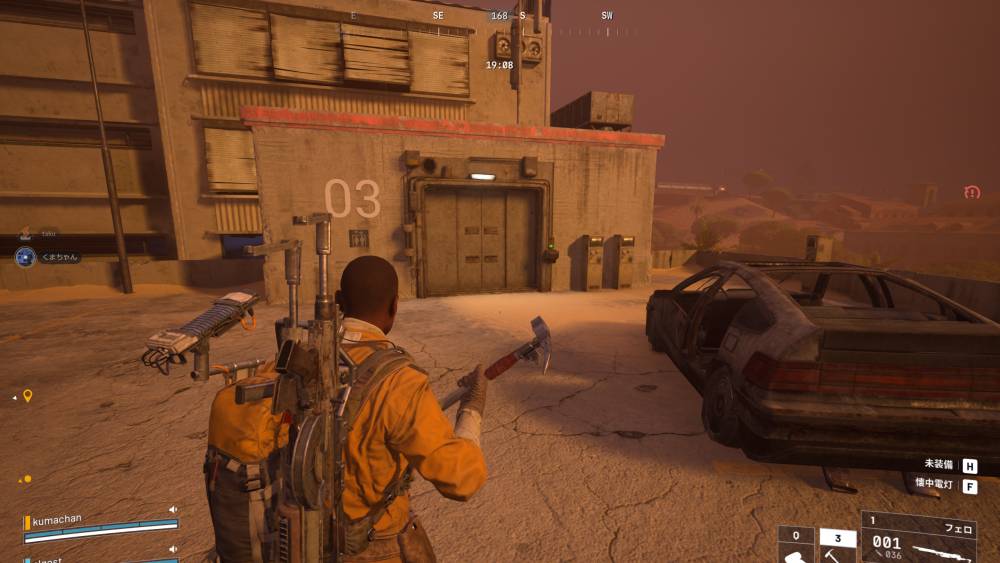Toggle kumachan's voice speaker icon
The image size is (1000, 563).
[x=173, y=509]
